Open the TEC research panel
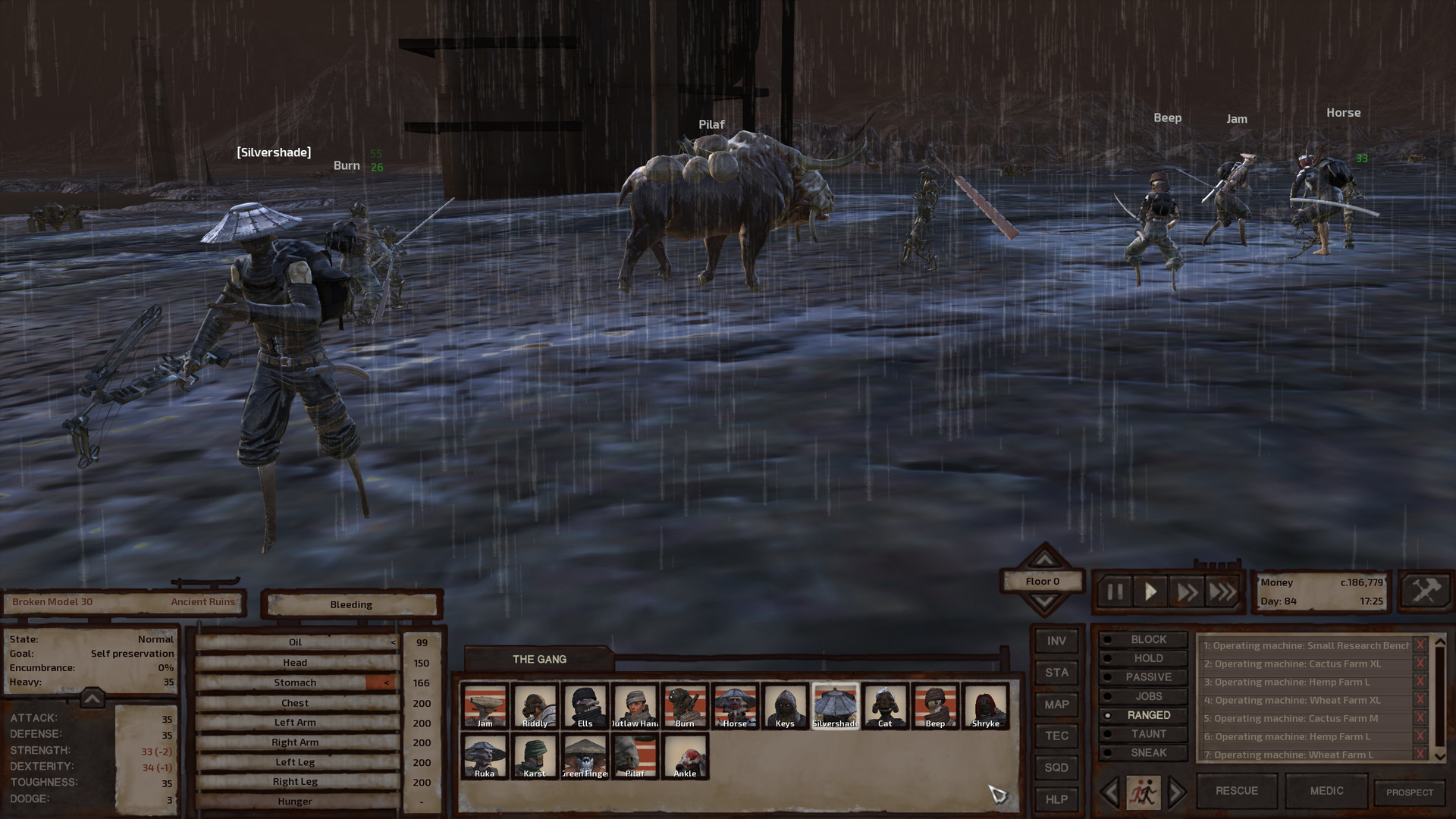 tap(1056, 735)
